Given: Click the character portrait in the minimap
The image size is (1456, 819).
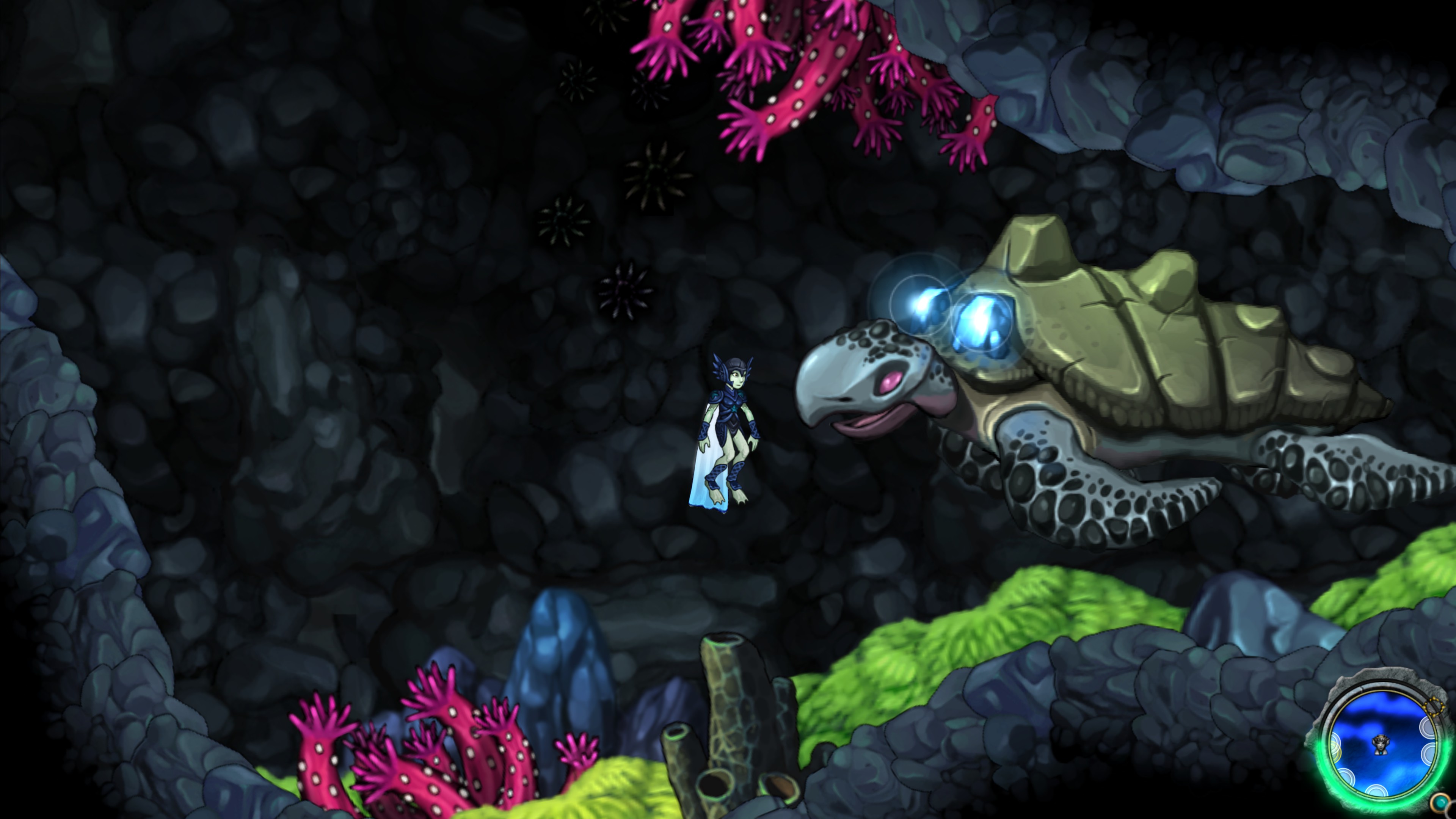Looking at the screenshot, I should 1381,745.
